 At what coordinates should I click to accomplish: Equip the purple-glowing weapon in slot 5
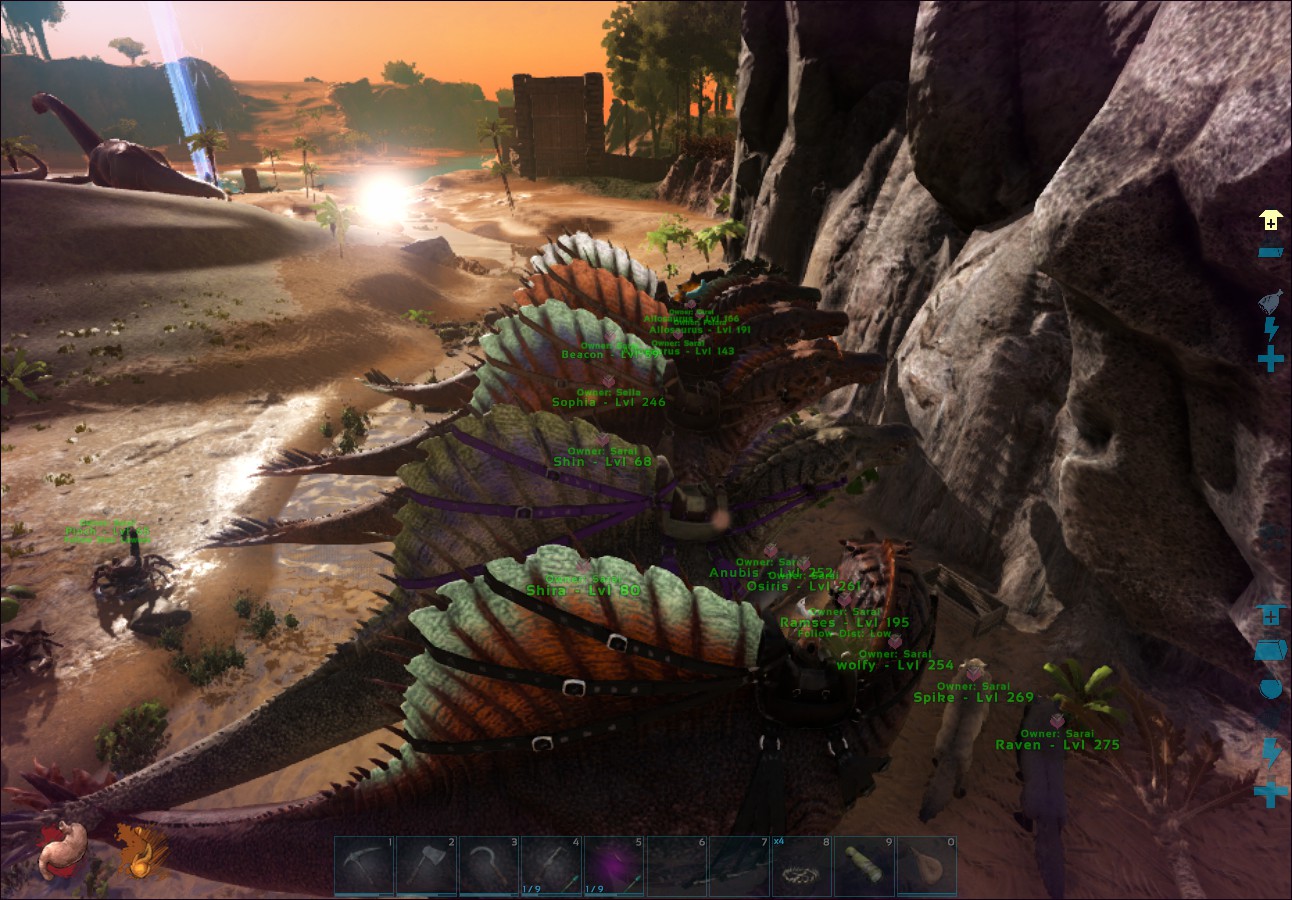click(614, 866)
